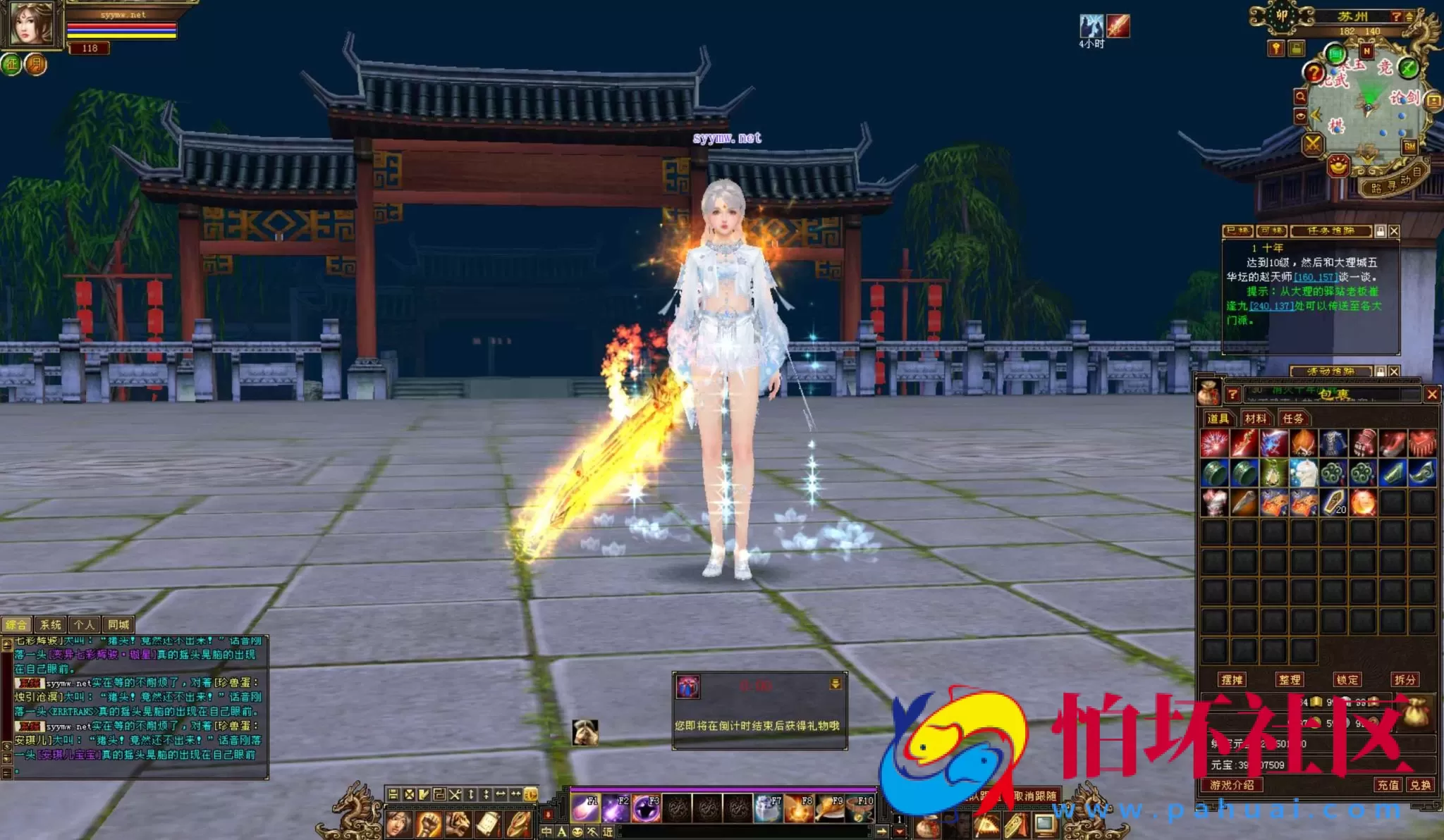Click the 整理 sort button in the bag panel
This screenshot has width=1444, height=840.
[x=1291, y=679]
